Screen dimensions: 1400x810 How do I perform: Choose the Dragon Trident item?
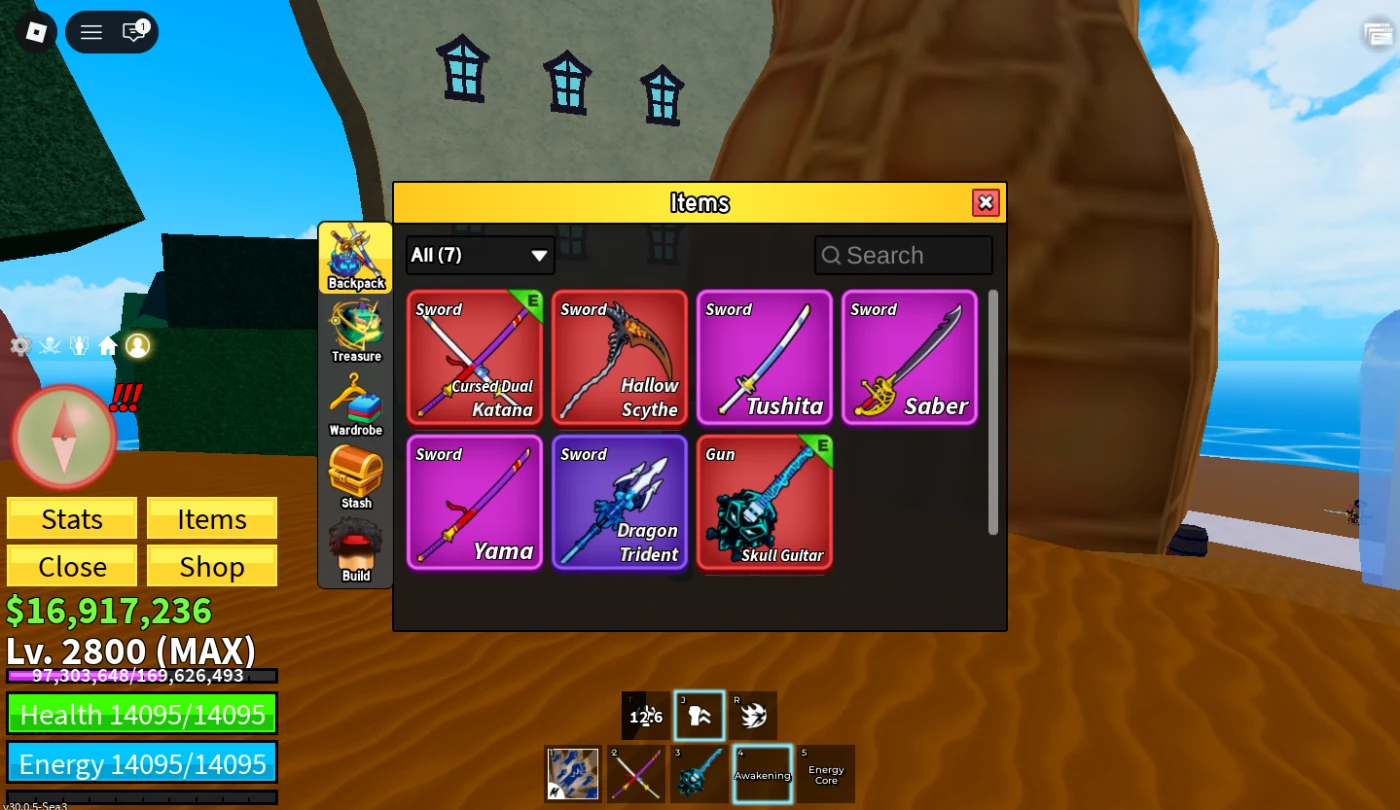(620, 502)
